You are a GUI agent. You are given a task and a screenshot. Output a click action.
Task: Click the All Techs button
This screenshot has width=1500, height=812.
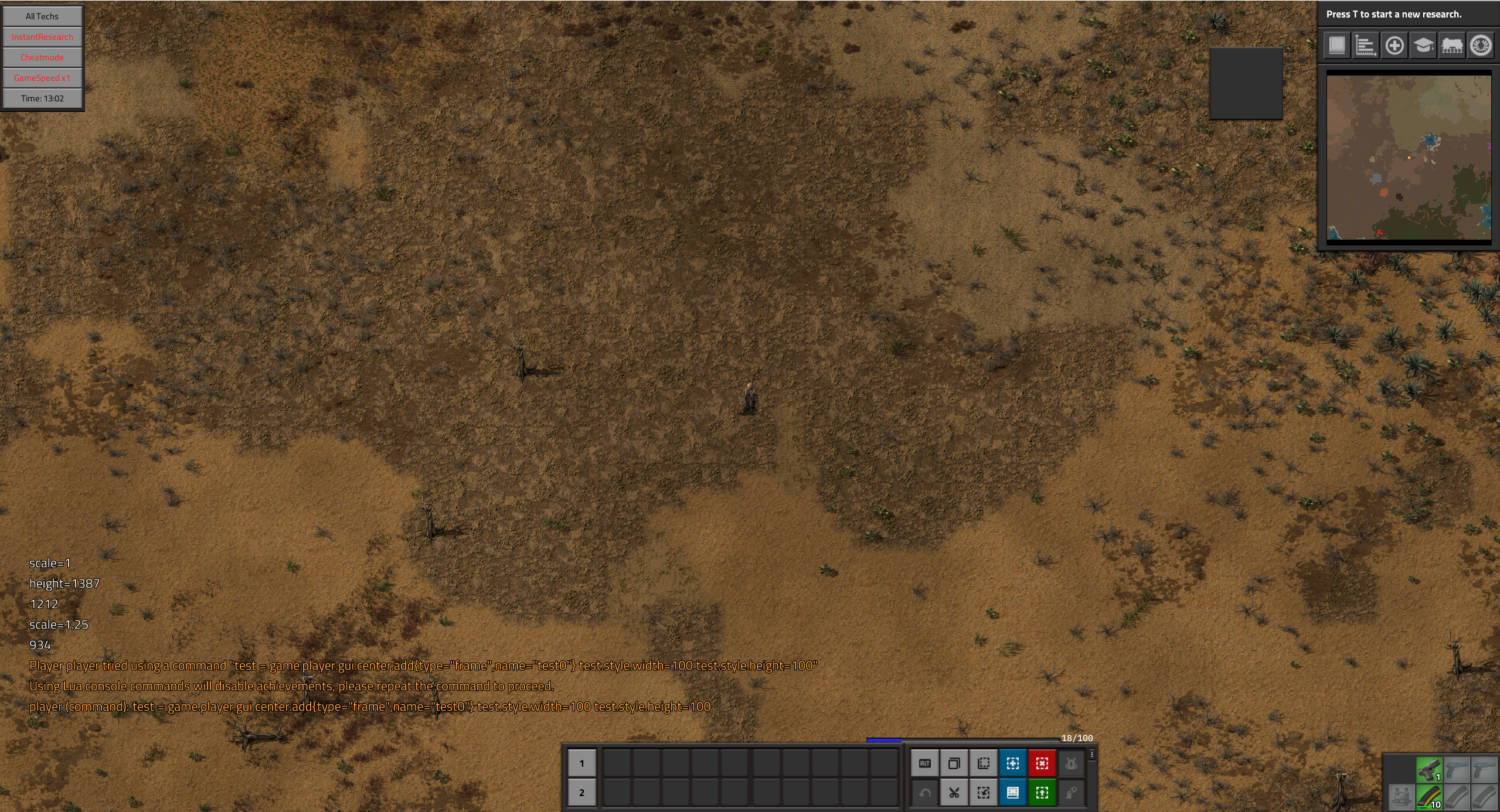click(42, 16)
